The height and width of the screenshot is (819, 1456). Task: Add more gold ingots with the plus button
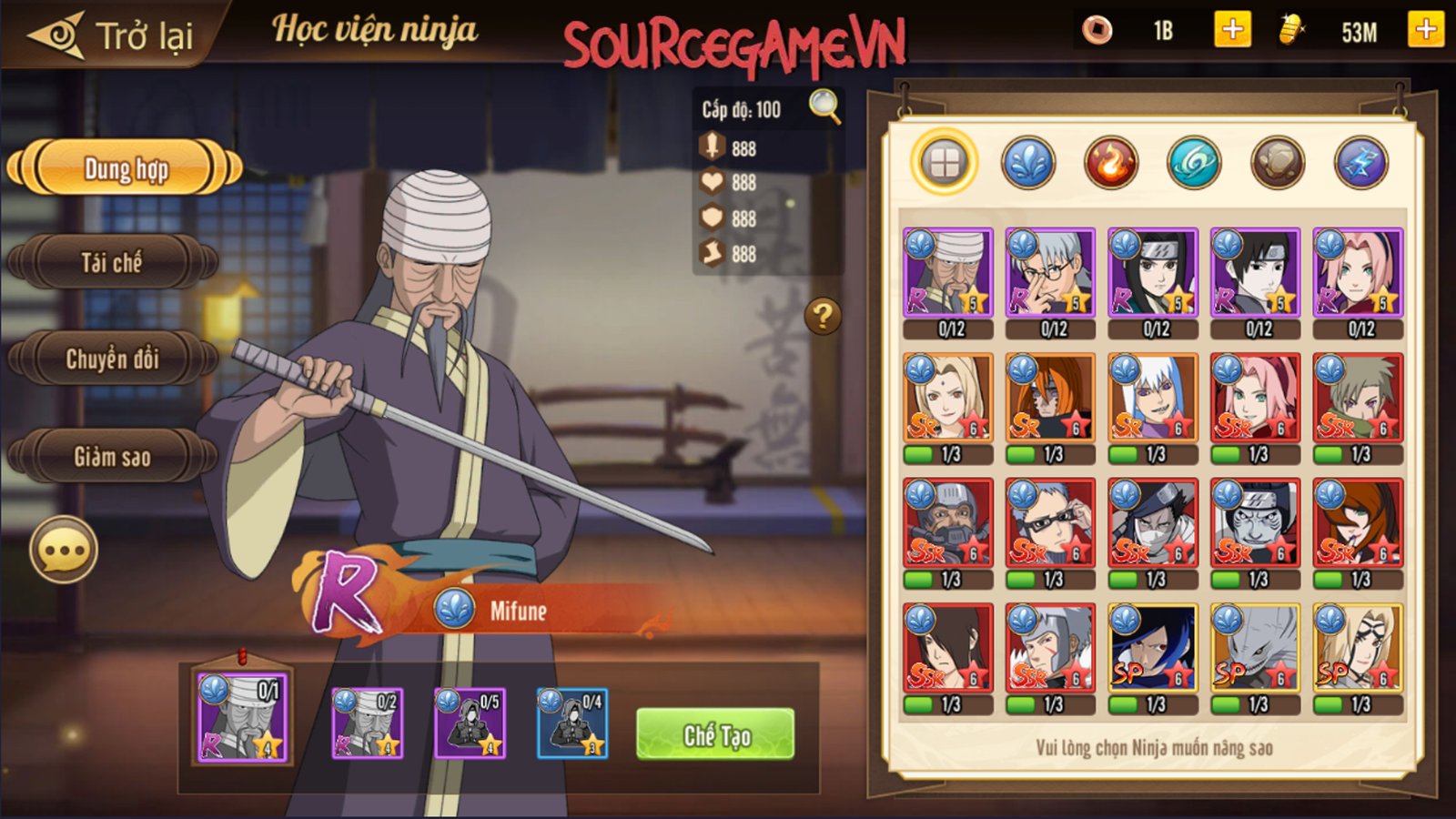[1425, 31]
